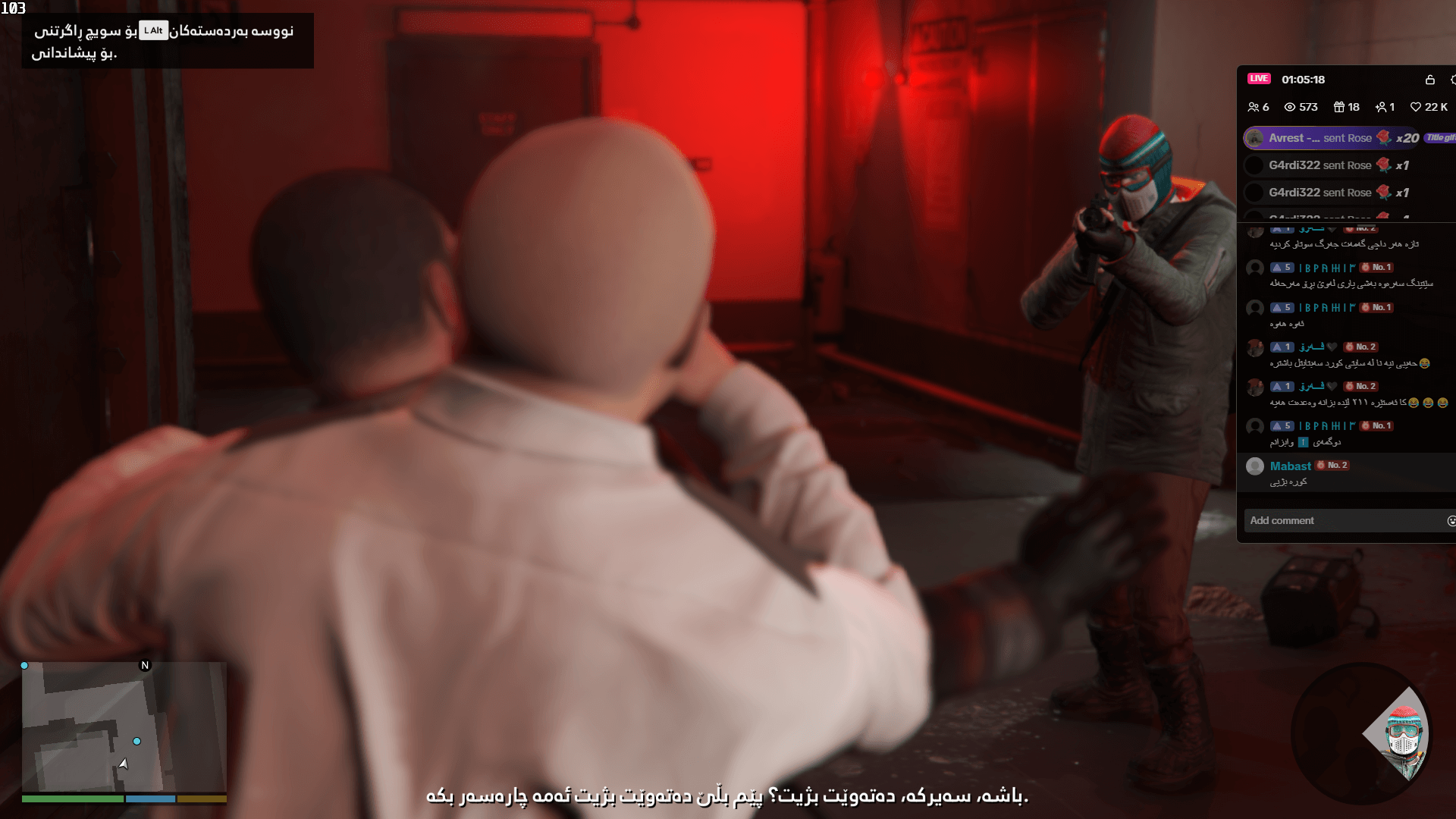The height and width of the screenshot is (819, 1456).
Task: Click the members icon showing 6
Action: (x=1256, y=107)
